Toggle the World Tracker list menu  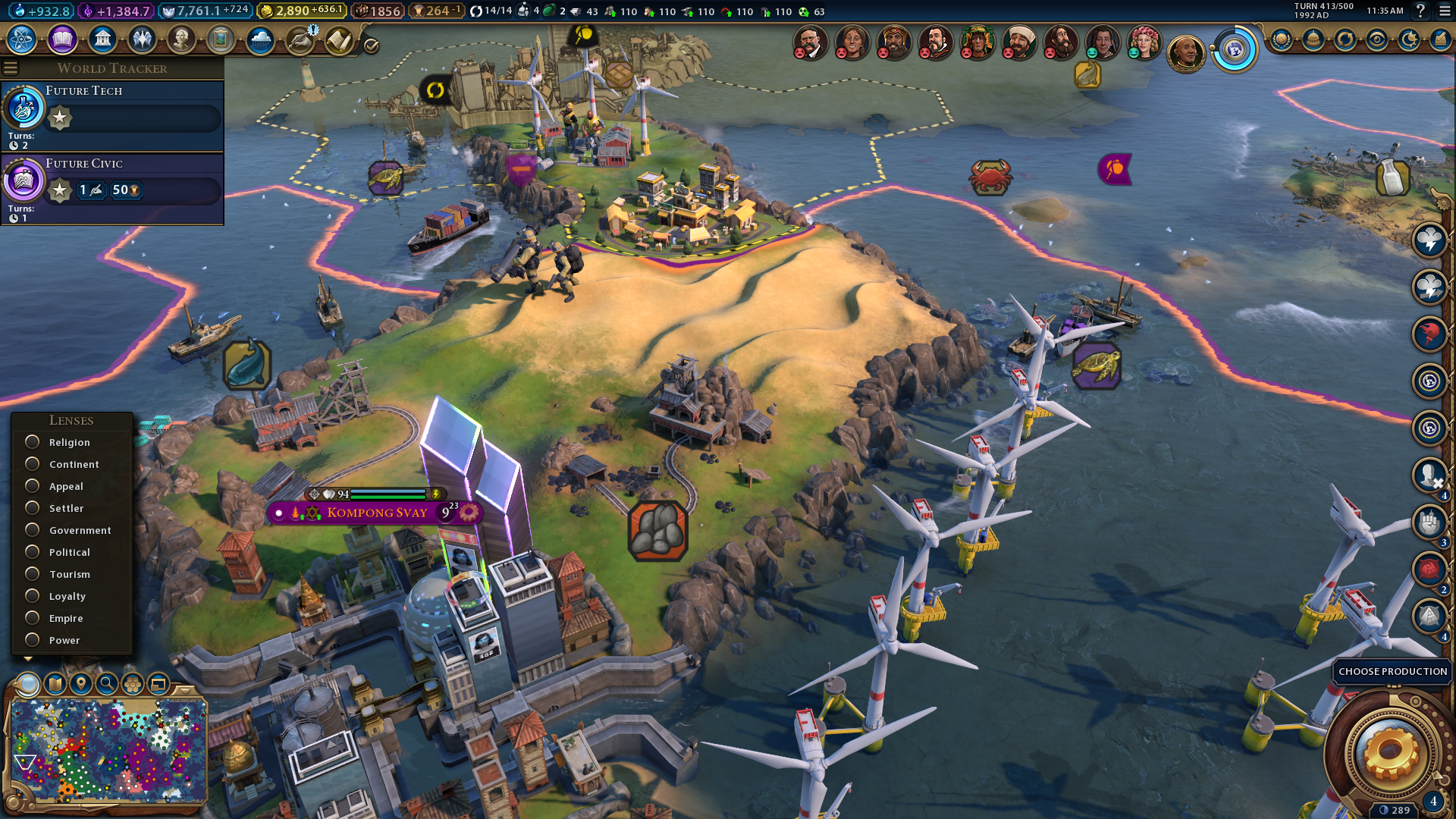11,68
